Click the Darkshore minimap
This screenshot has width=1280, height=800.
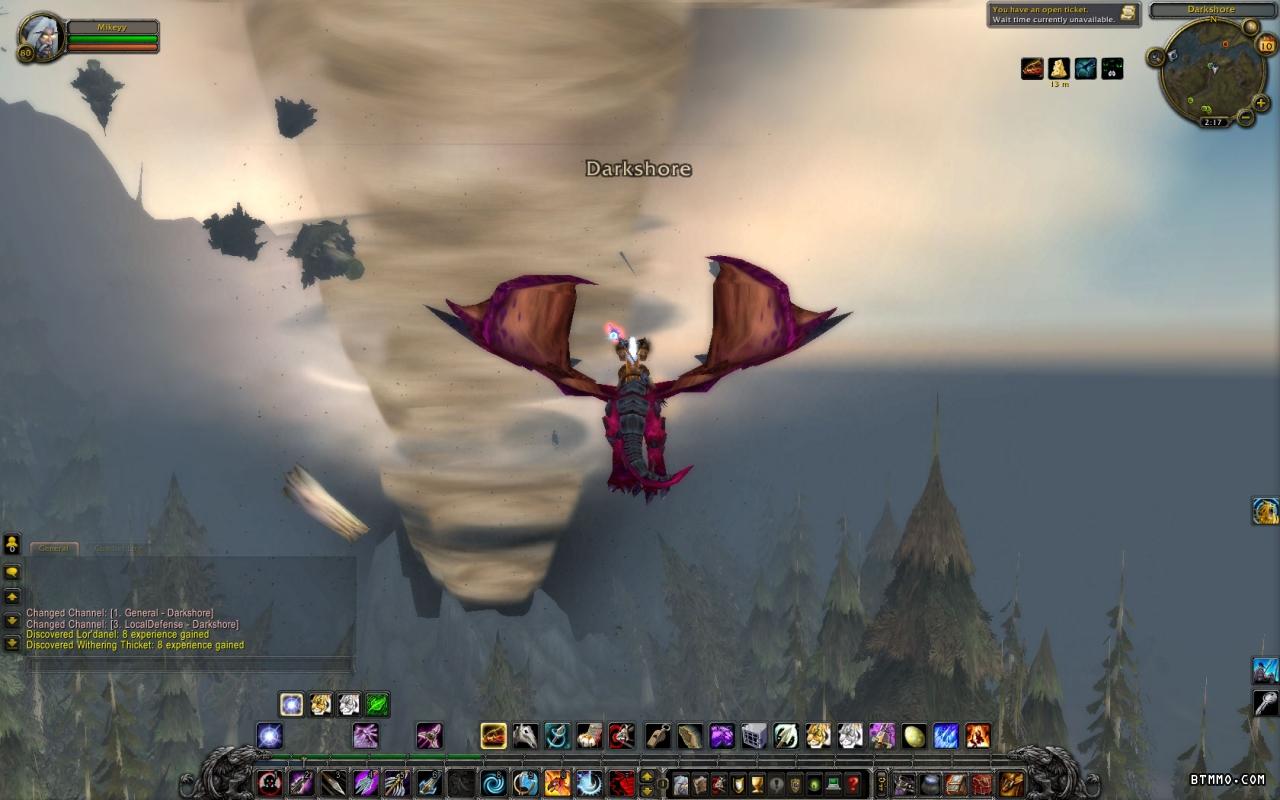pos(1211,68)
